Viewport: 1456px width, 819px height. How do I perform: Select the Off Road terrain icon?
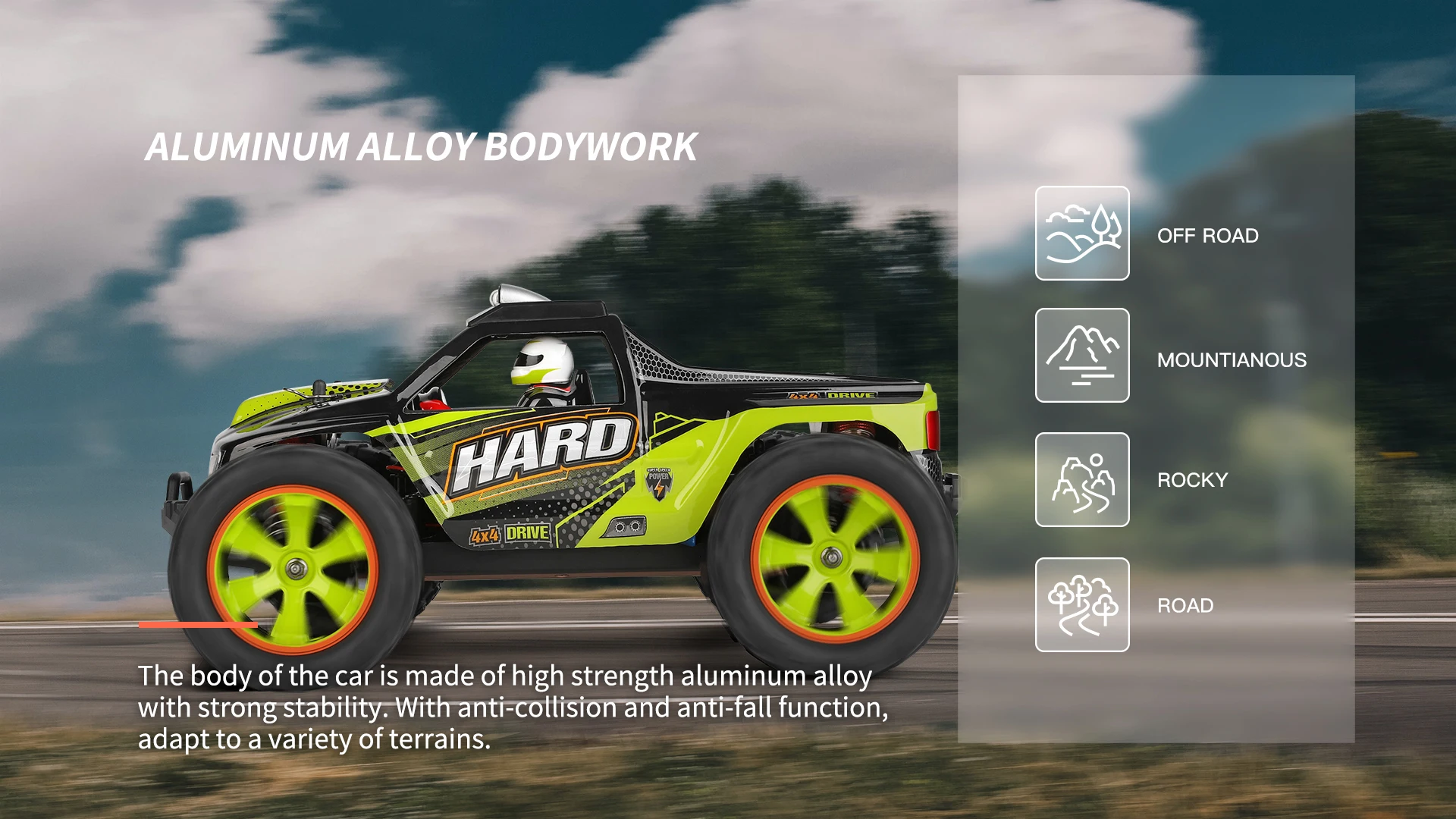(x=1082, y=234)
